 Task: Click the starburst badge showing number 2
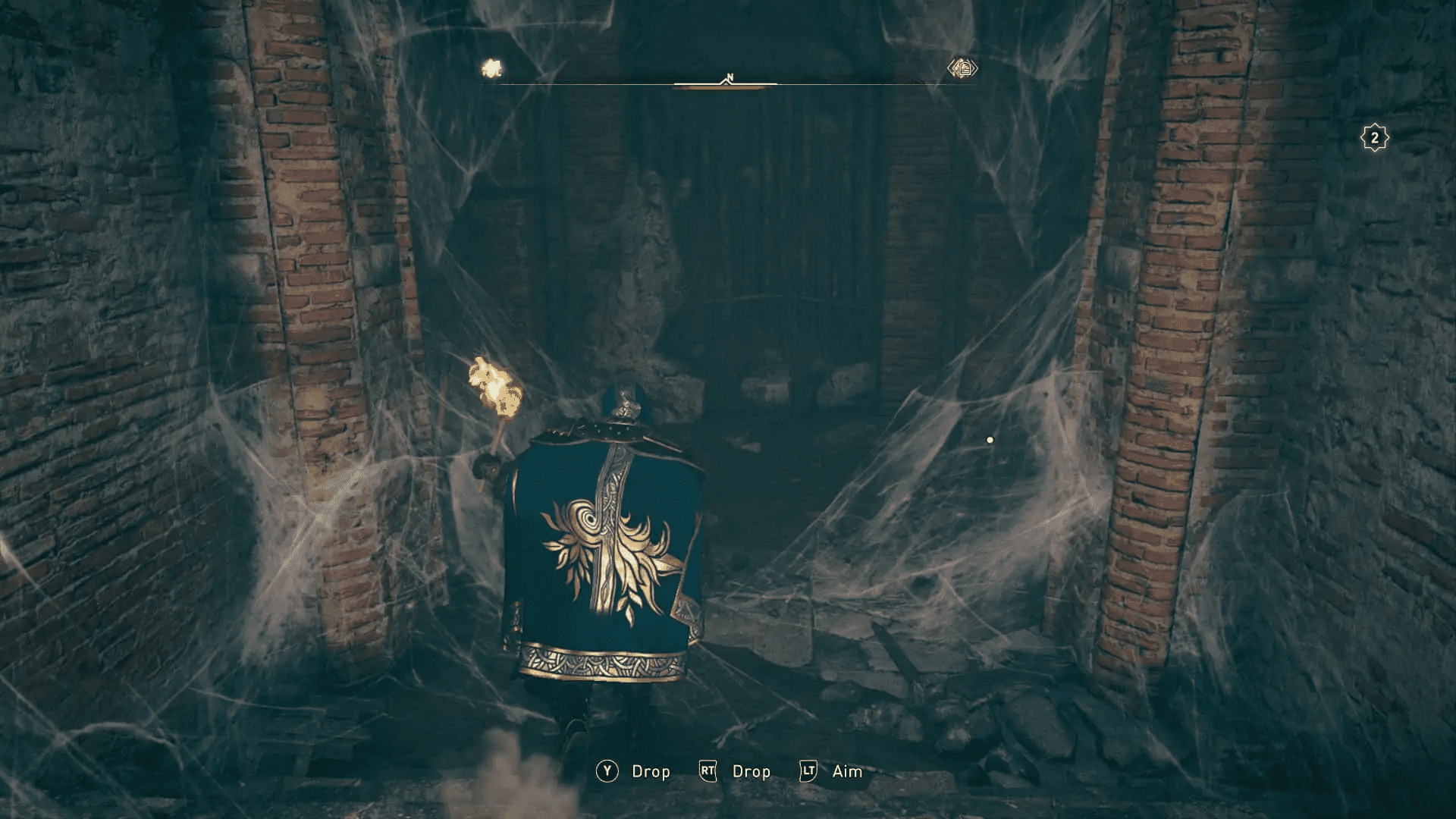tap(1375, 136)
